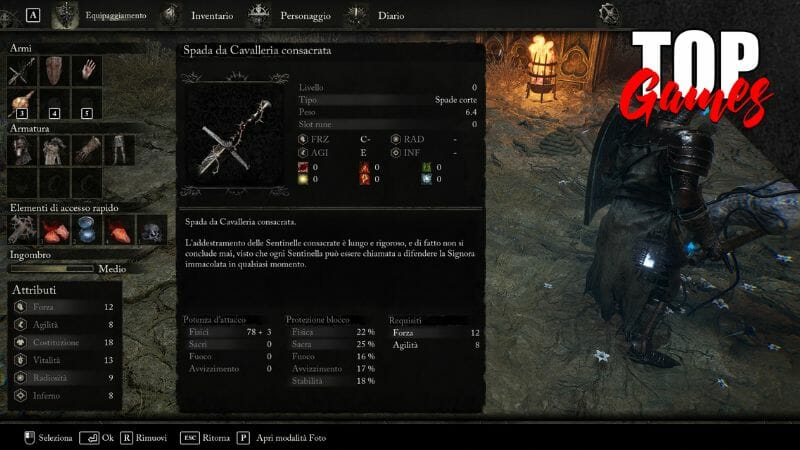Select the bare hand weapon slot
The width and height of the screenshot is (800, 450).
[87, 71]
